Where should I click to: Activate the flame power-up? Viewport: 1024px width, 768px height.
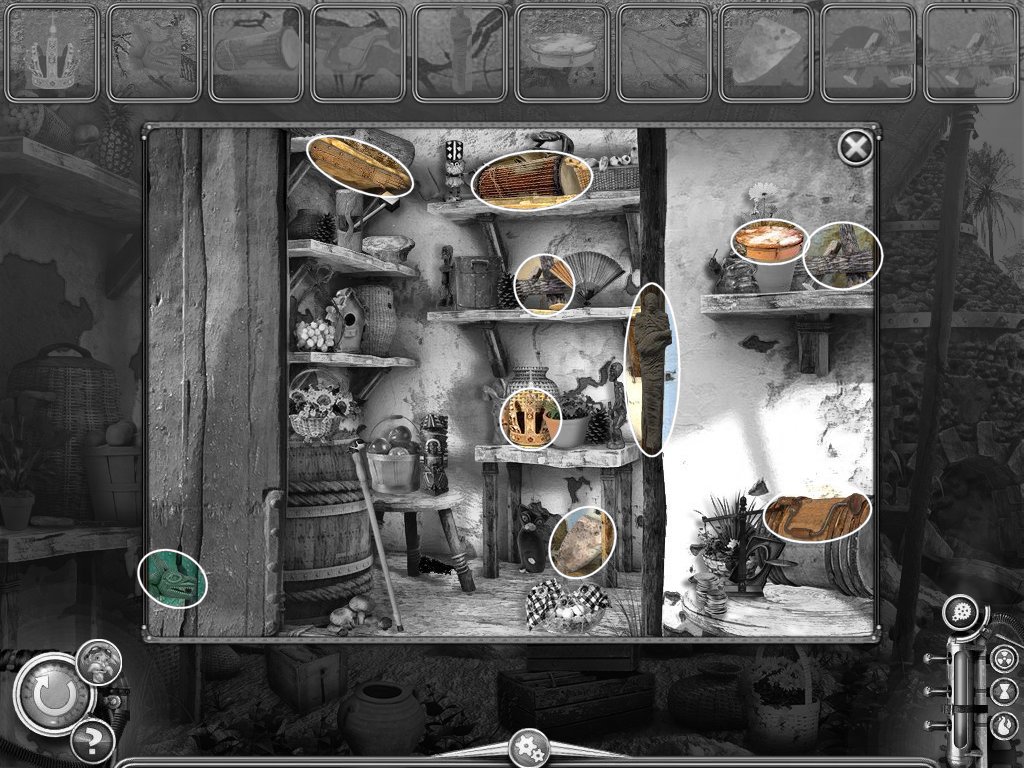[x=1005, y=724]
